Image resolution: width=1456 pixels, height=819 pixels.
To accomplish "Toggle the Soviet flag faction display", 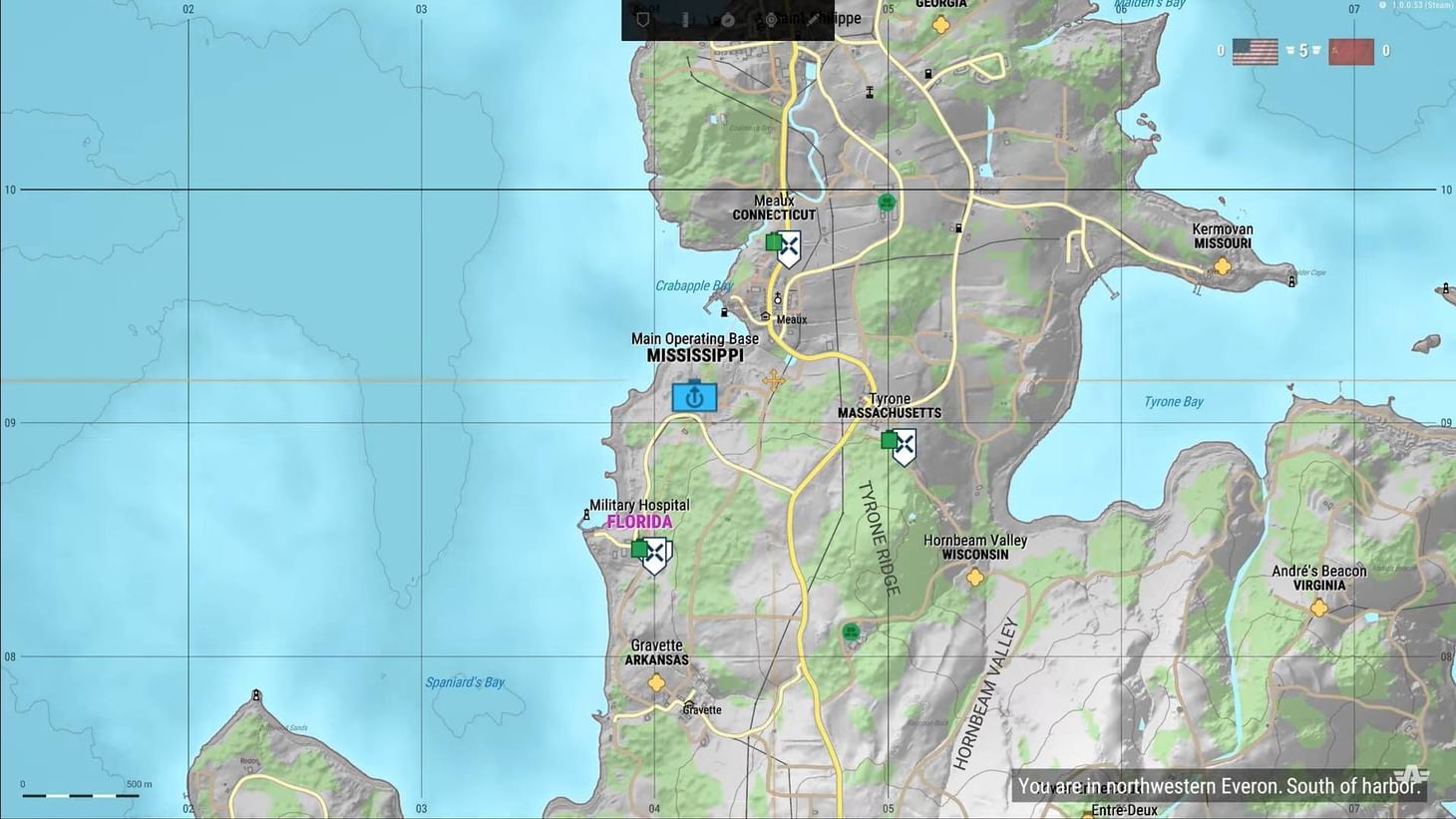I will click(1351, 51).
